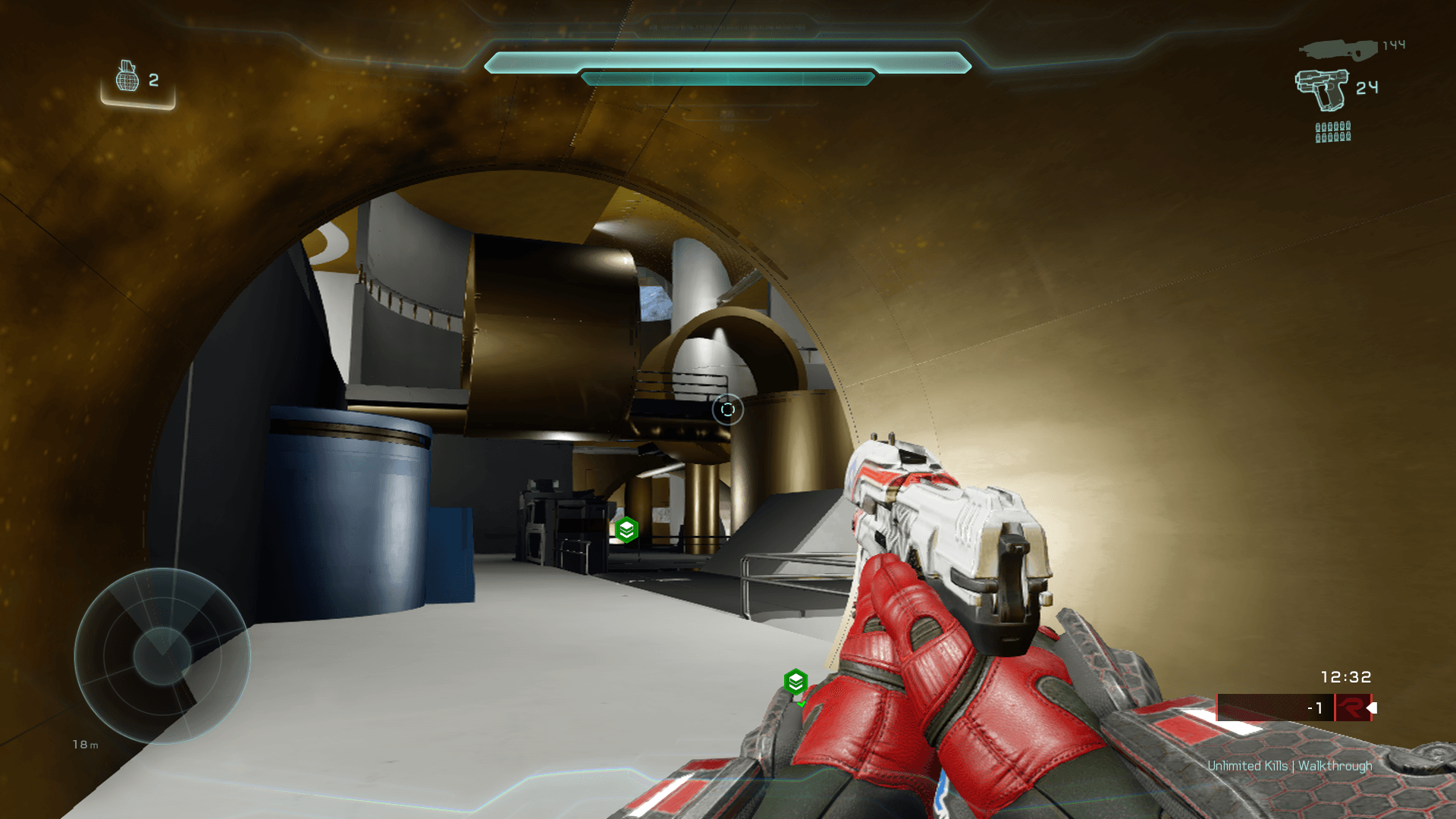Select the green waypoint marker near the crates
The height and width of the screenshot is (819, 1456).
(x=626, y=530)
